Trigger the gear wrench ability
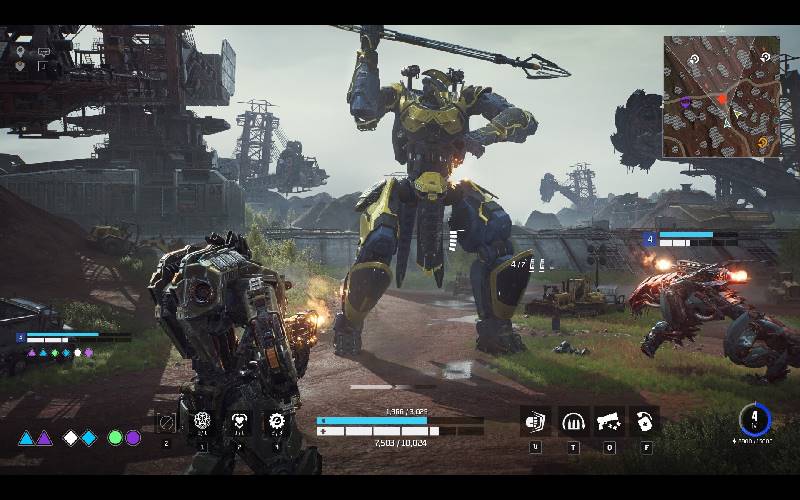800x500 pixels. click(x=276, y=422)
